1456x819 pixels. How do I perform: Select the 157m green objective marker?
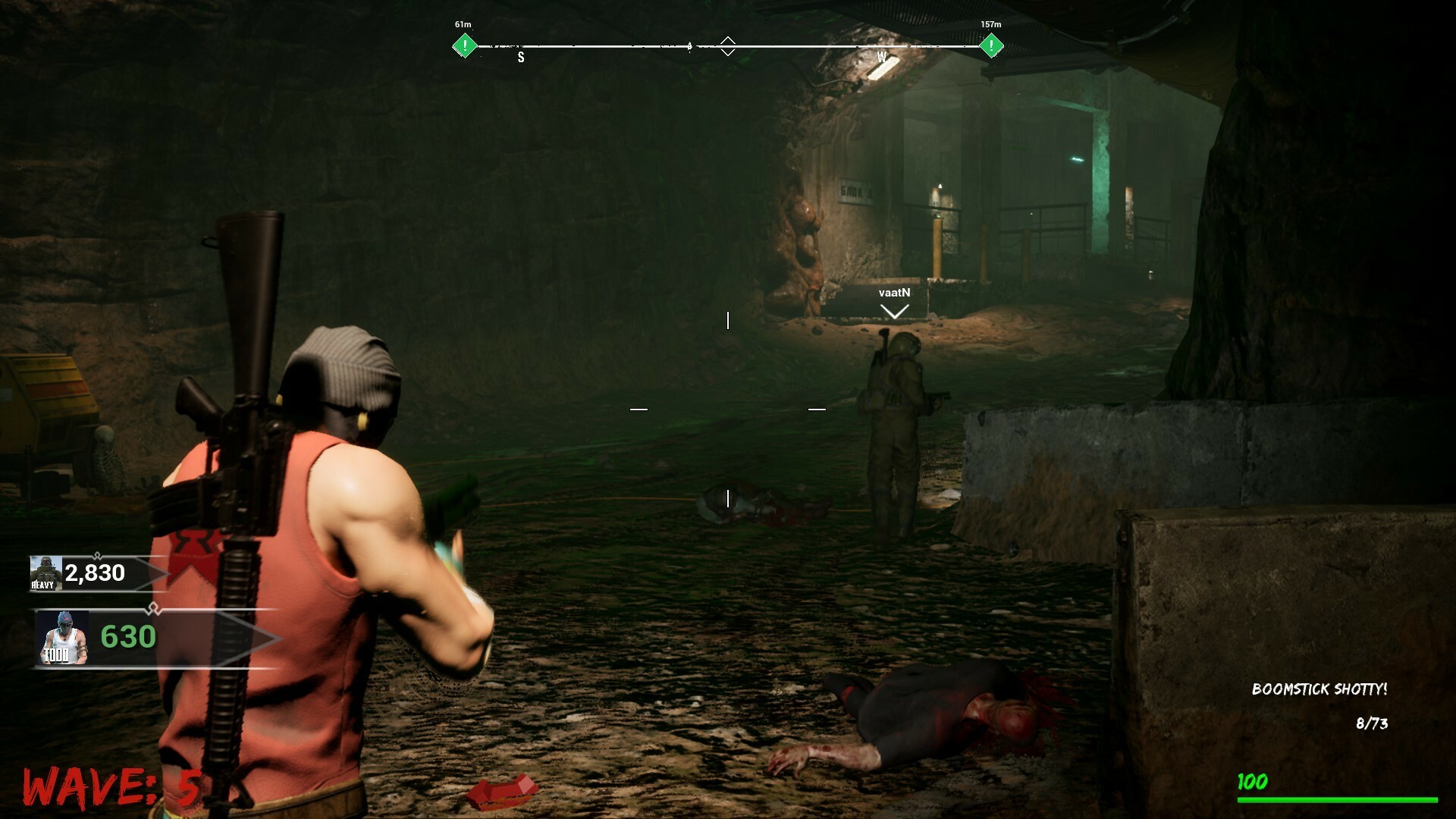pyautogui.click(x=990, y=45)
